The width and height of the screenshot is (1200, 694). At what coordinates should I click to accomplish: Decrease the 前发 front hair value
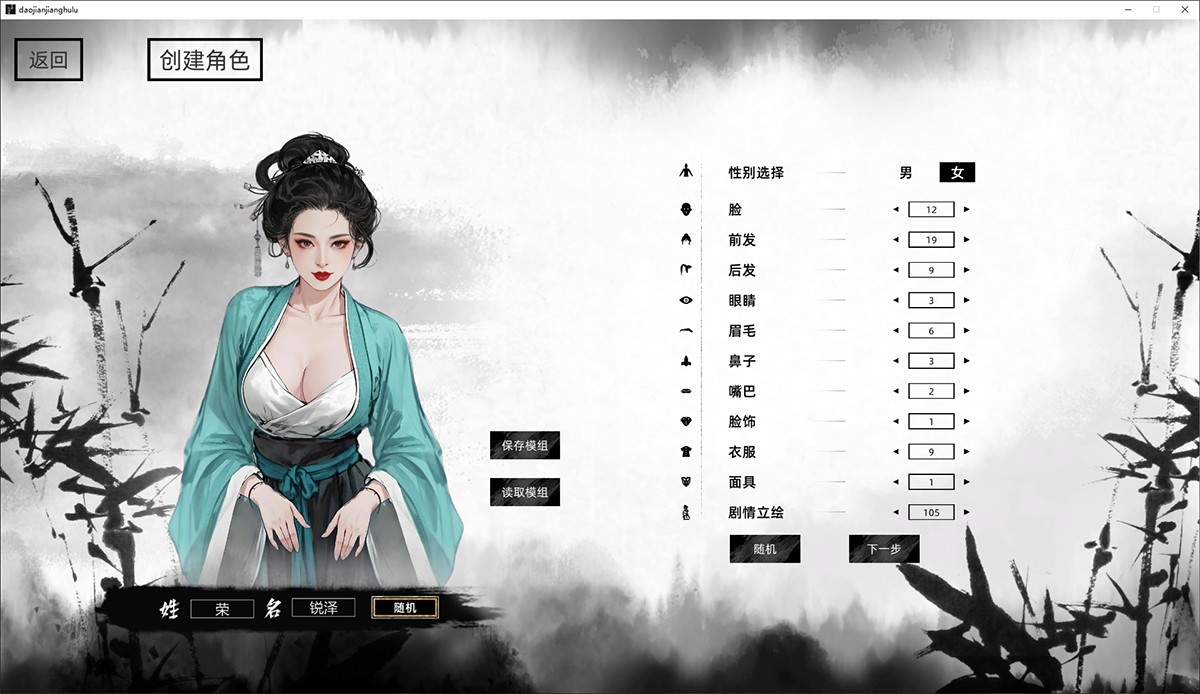coord(896,240)
